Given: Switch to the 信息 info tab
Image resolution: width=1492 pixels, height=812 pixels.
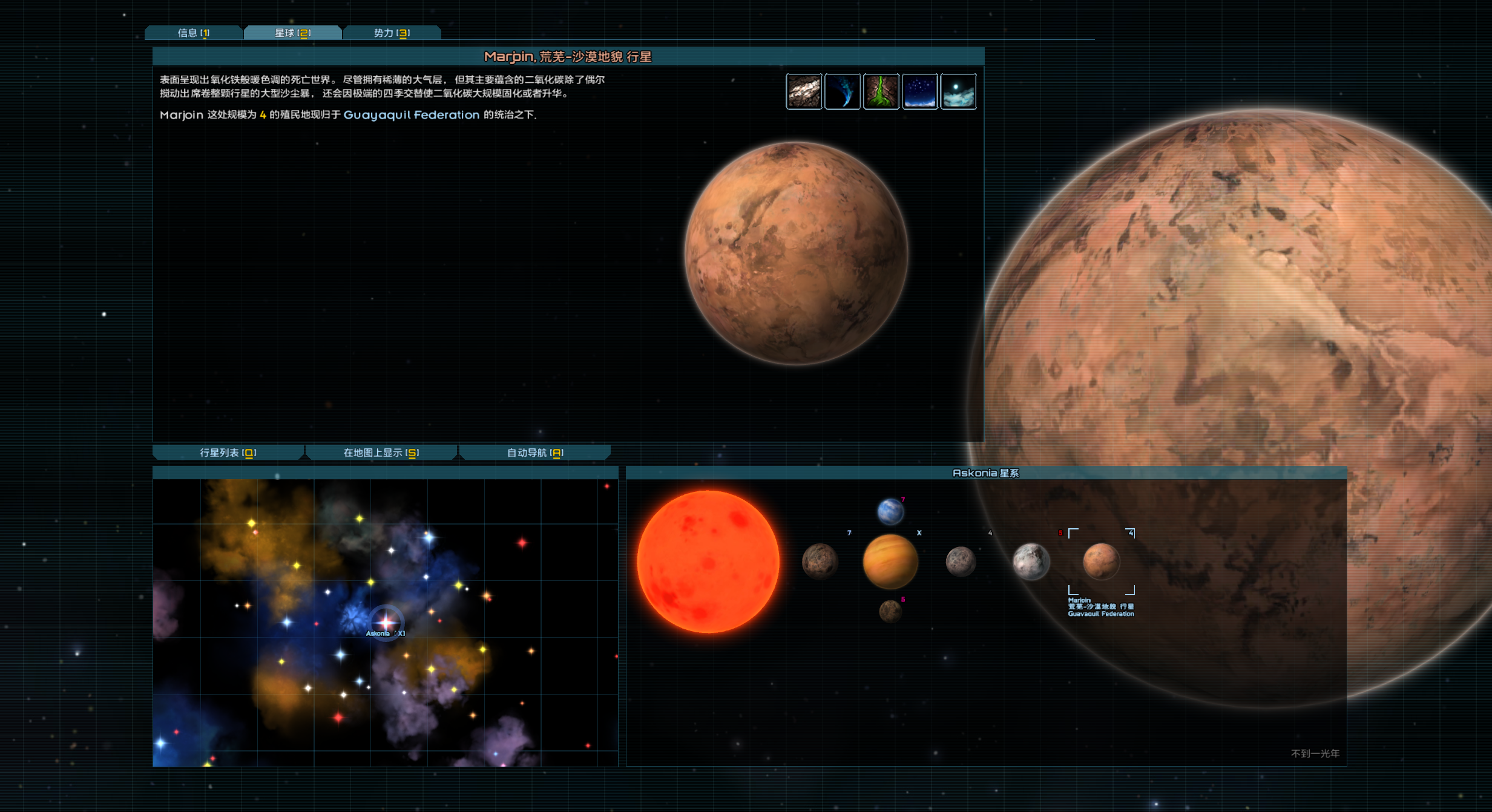Looking at the screenshot, I should coord(194,33).
